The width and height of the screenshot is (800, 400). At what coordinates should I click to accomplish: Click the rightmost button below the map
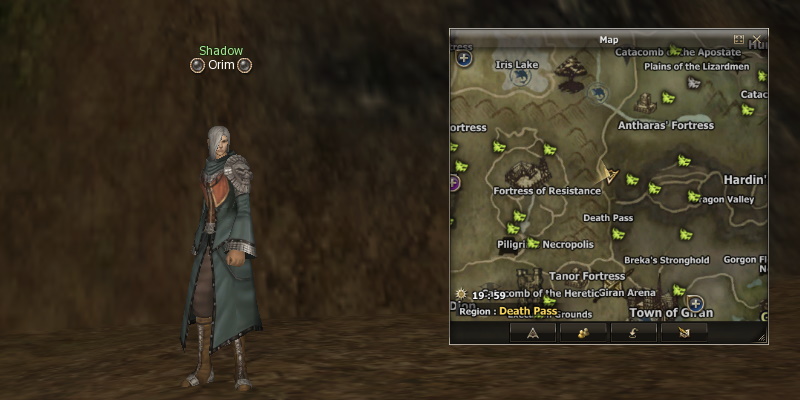point(683,332)
